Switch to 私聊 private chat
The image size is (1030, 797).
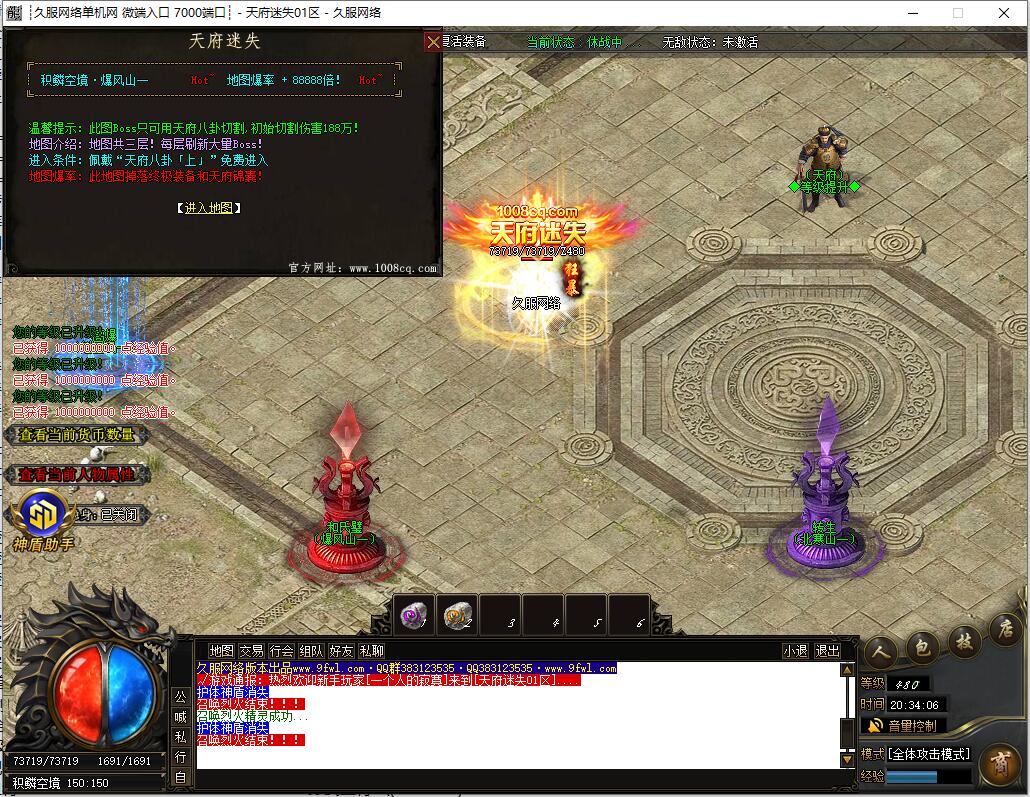click(371, 650)
